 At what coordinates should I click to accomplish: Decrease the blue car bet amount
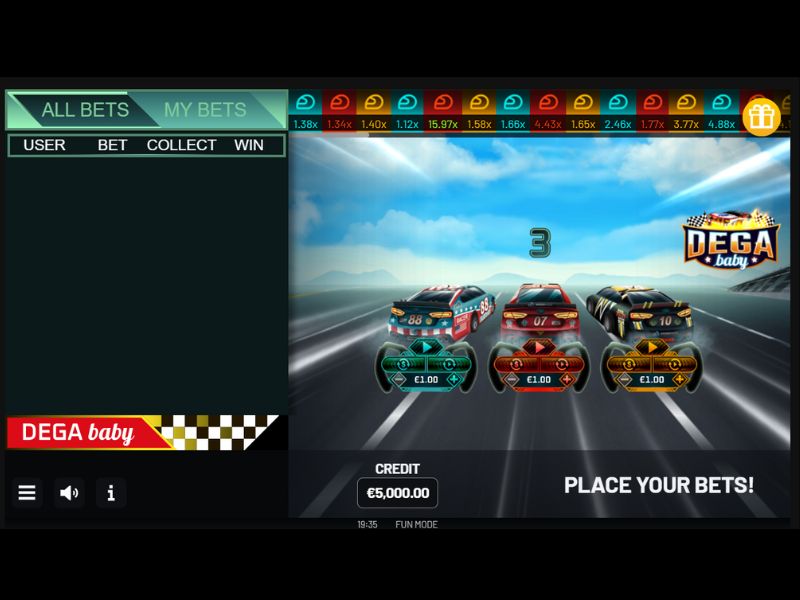398,380
